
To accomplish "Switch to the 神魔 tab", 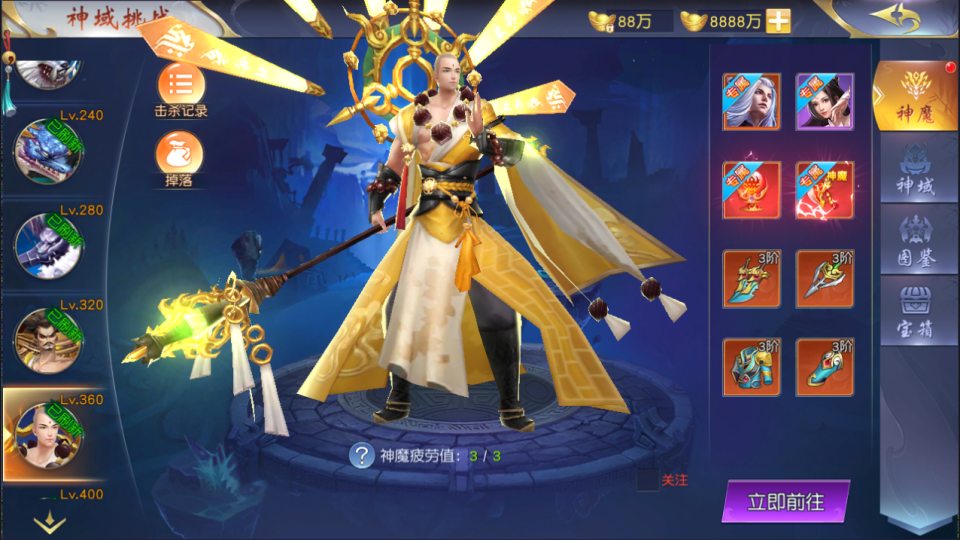I will coord(916,98).
